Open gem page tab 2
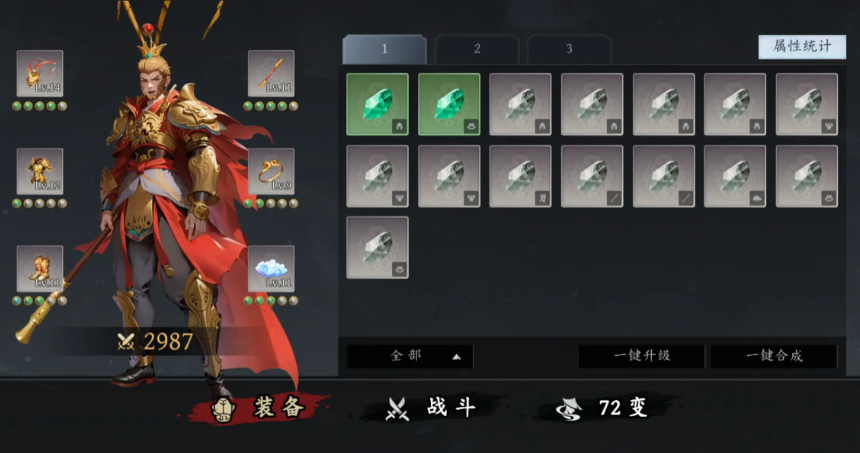This screenshot has width=860, height=453. (477, 49)
